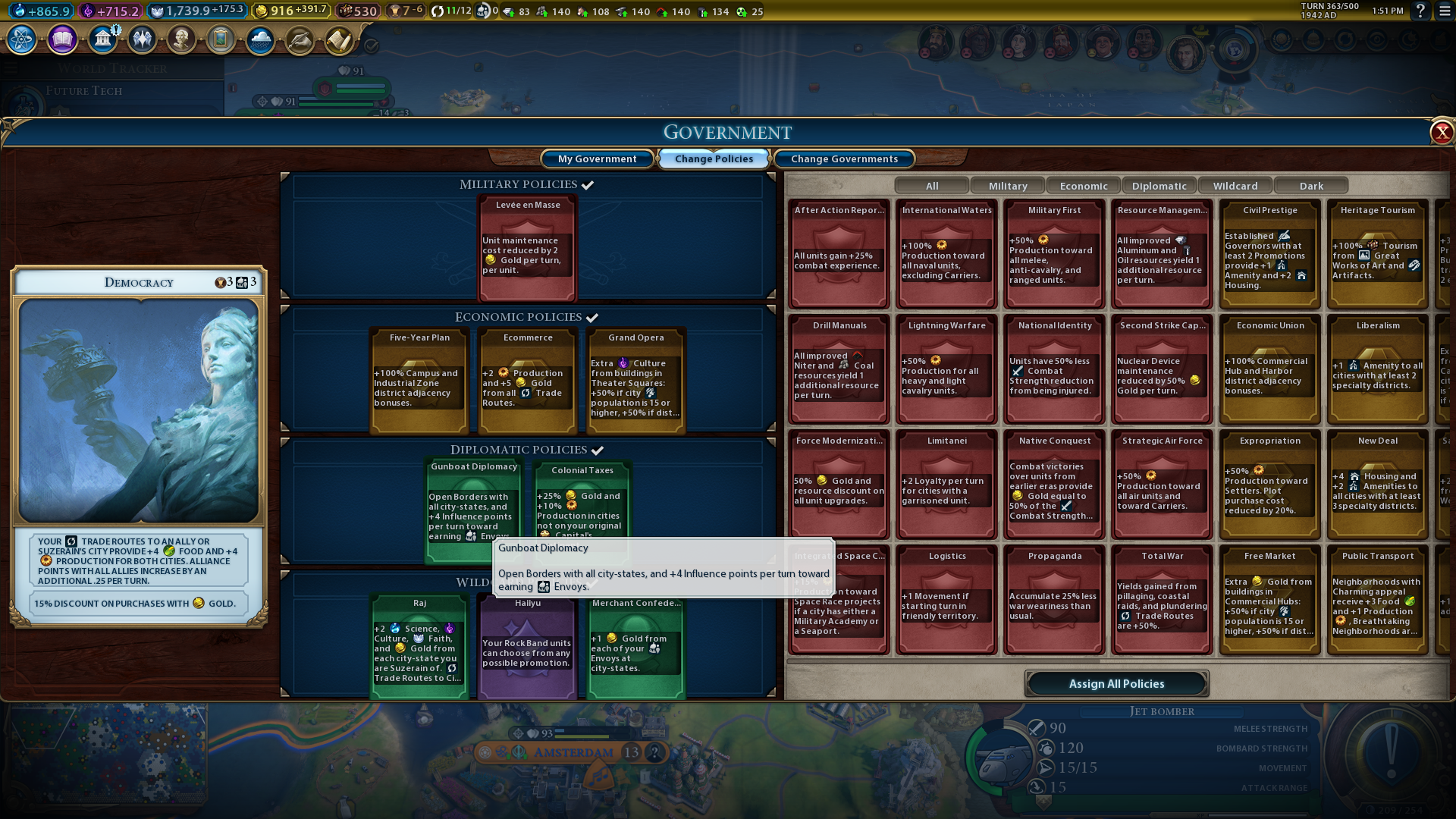
Task: Open the research tree science icon
Action: (x=22, y=39)
